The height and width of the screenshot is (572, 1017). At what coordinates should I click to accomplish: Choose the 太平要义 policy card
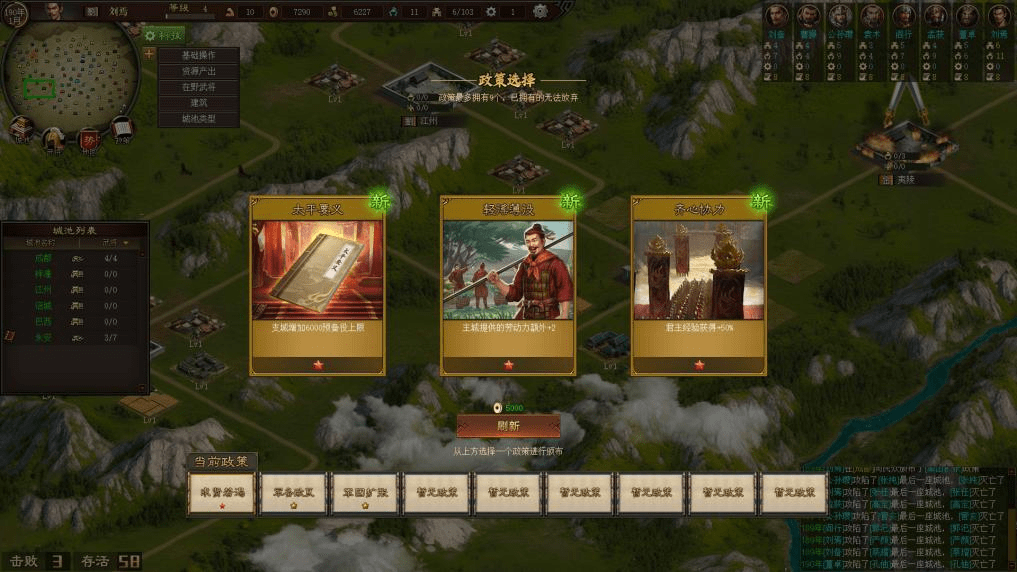point(316,285)
